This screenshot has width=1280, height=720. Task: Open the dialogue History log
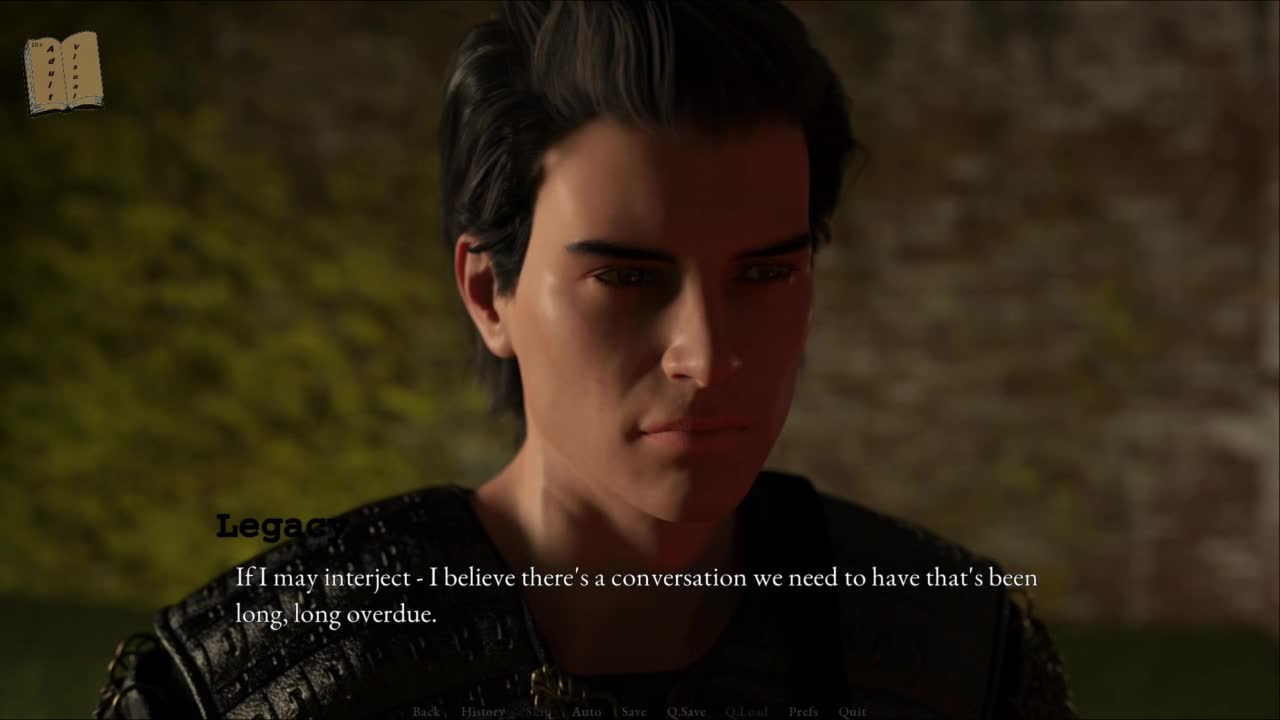coord(483,712)
